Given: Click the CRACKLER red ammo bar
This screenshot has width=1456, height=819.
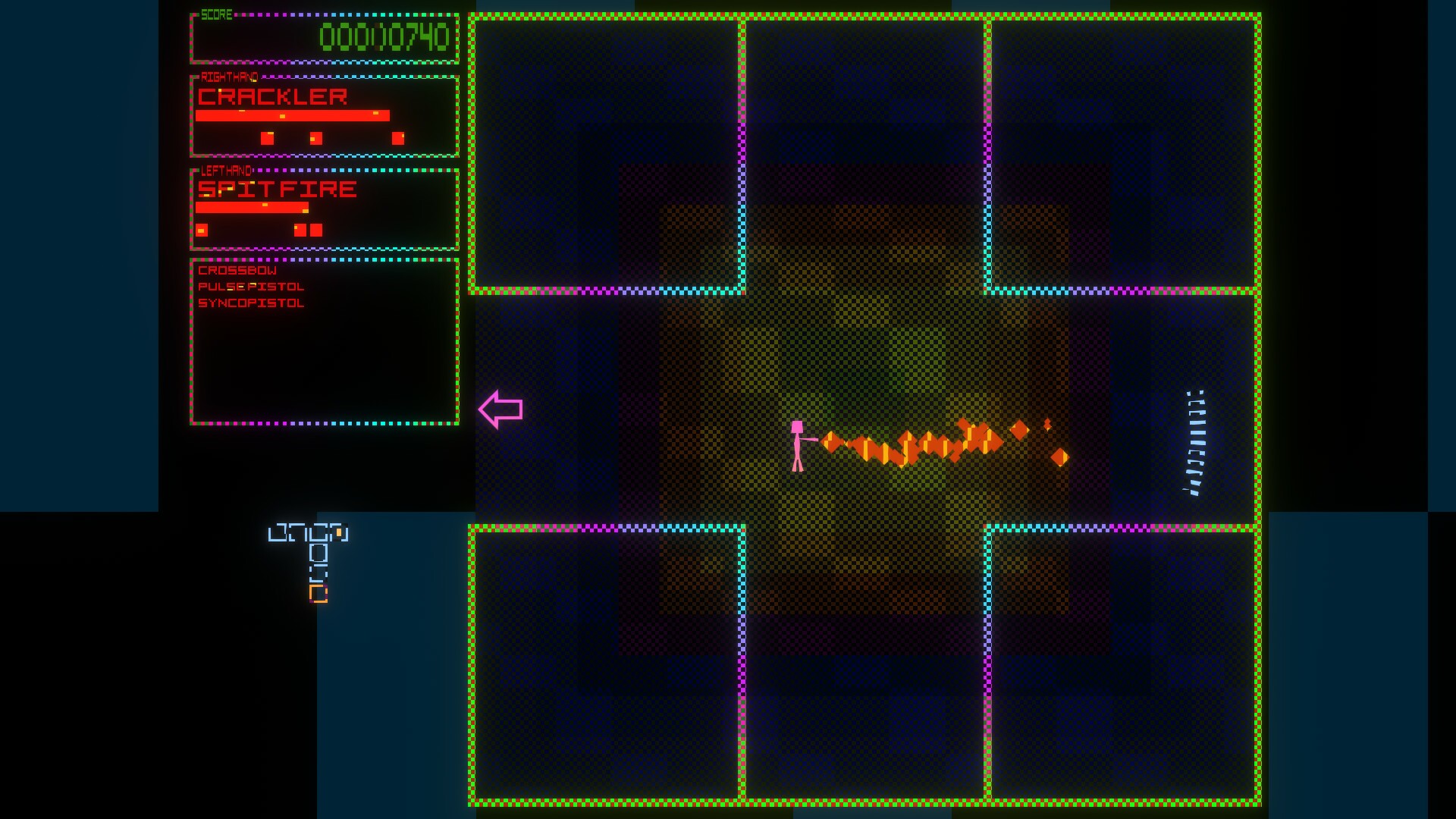Looking at the screenshot, I should click(293, 115).
